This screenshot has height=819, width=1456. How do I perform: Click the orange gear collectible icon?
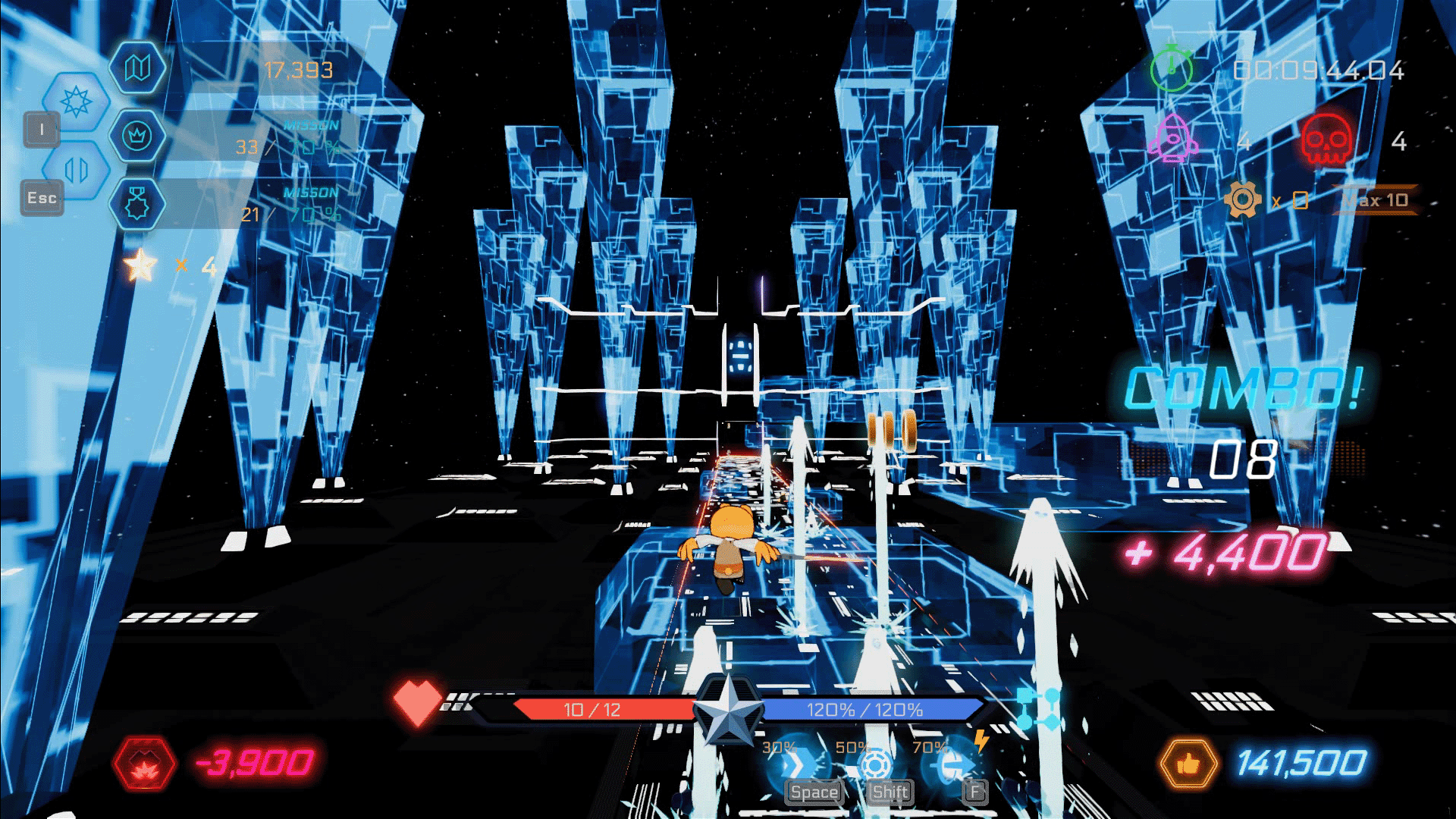[1244, 199]
